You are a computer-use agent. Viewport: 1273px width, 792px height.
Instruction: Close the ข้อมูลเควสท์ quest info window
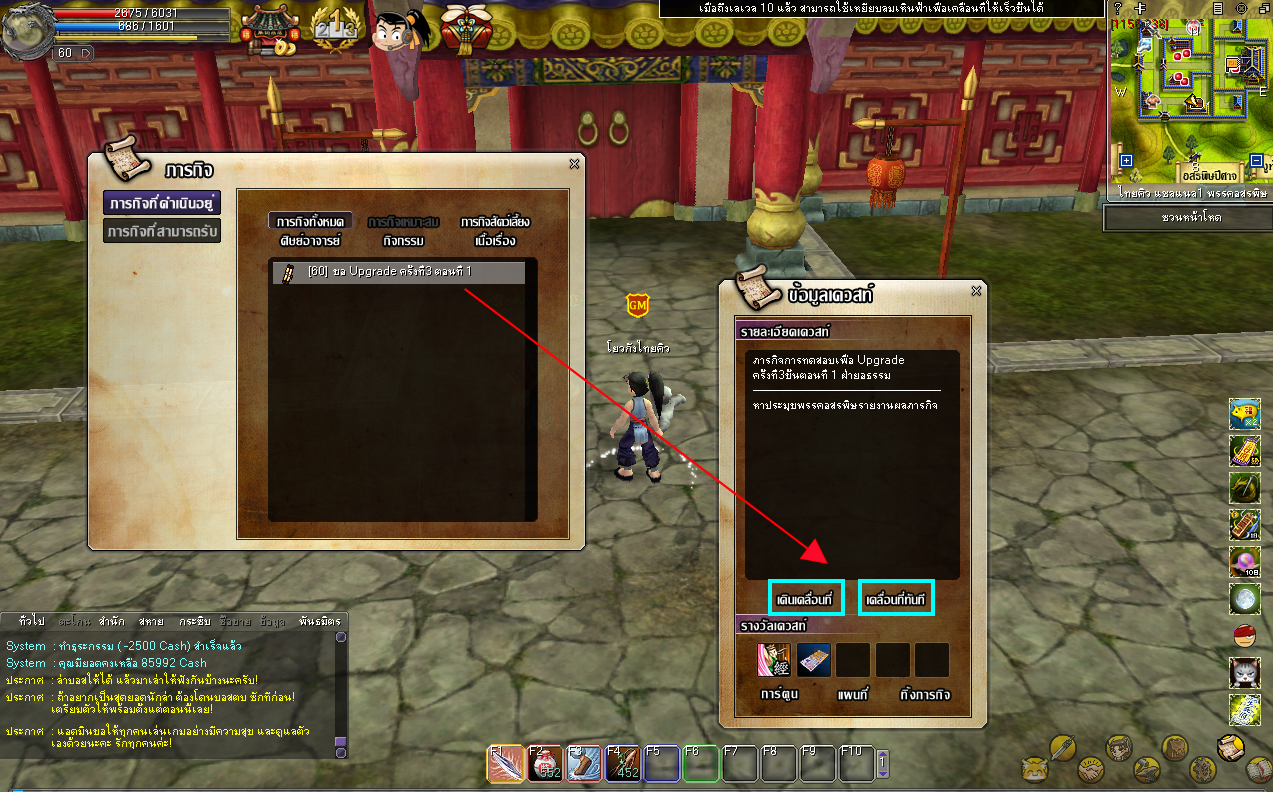976,291
